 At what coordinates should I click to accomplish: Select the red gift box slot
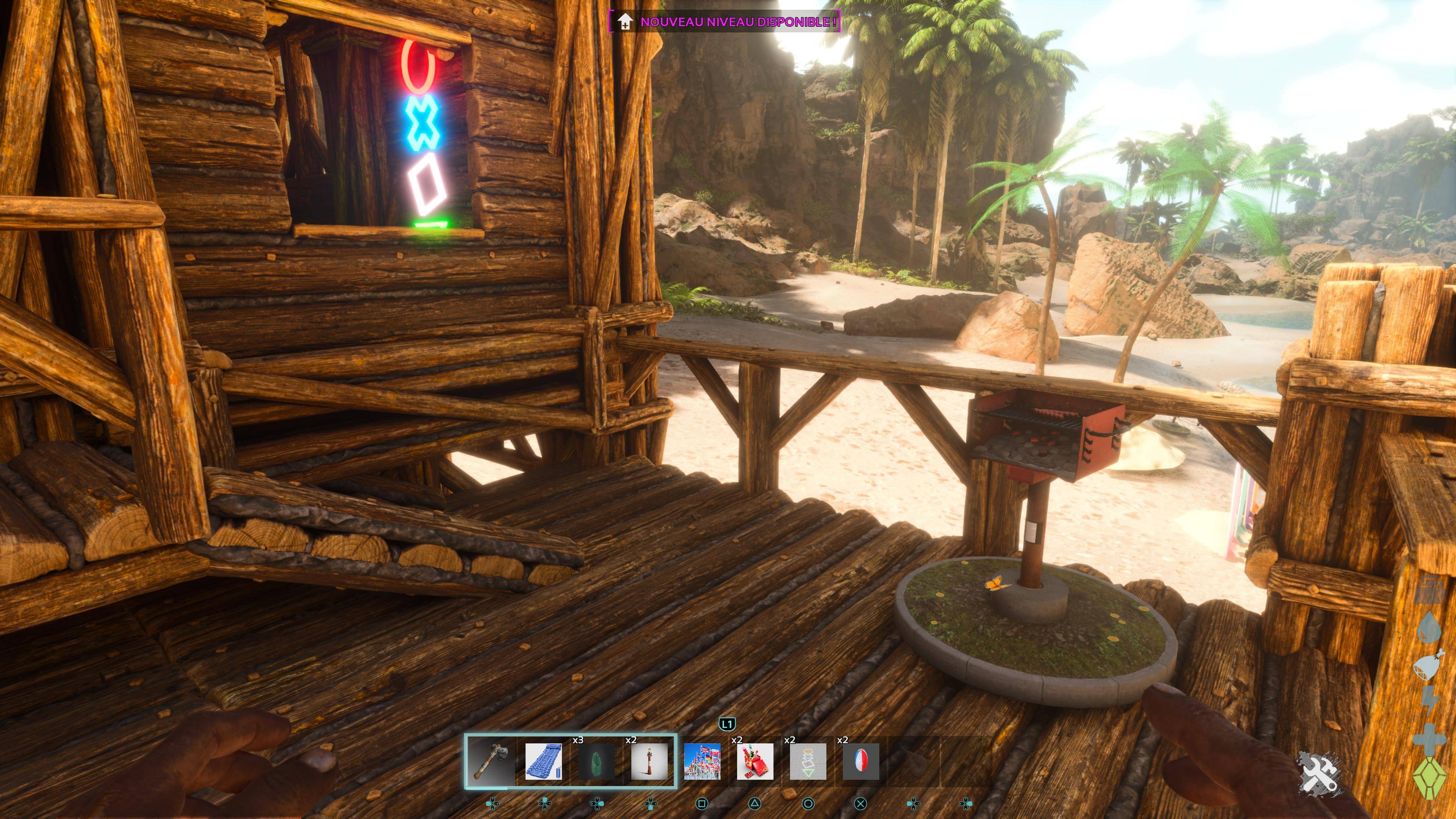click(755, 761)
